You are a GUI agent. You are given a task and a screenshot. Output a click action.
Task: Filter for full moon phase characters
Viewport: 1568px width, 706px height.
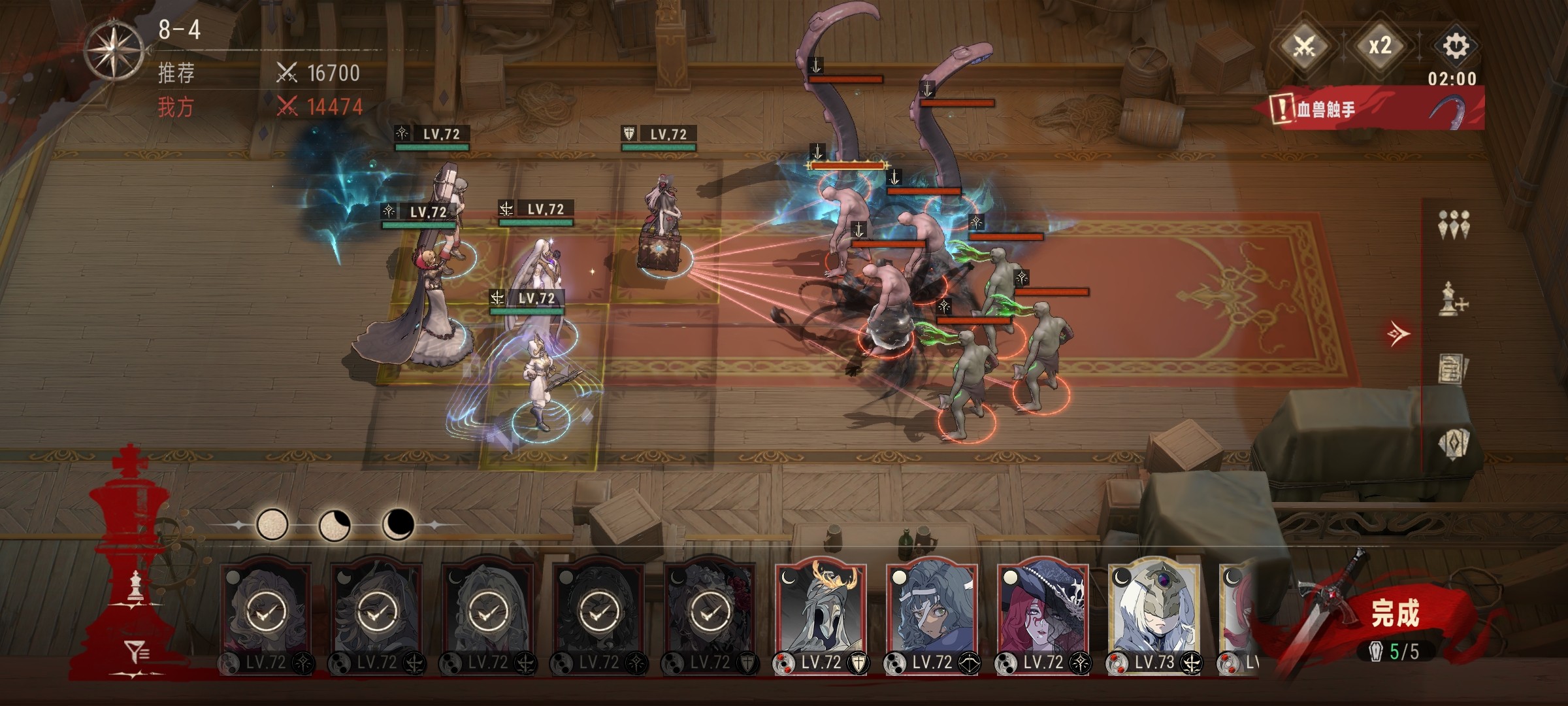(272, 524)
